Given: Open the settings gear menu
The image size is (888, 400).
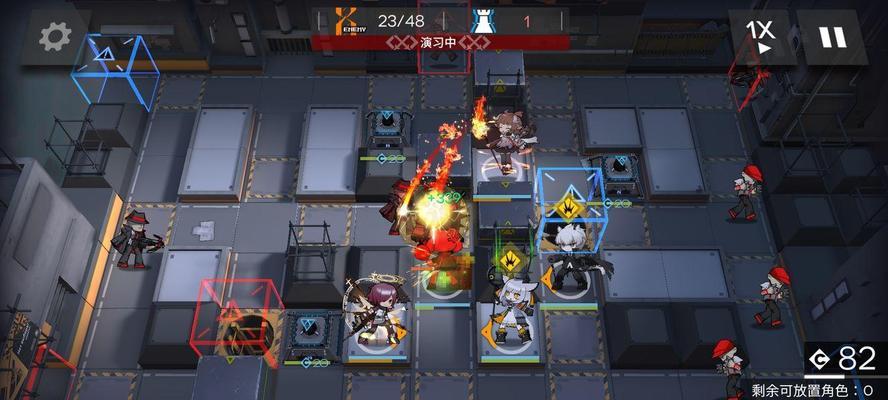Looking at the screenshot, I should [56, 36].
